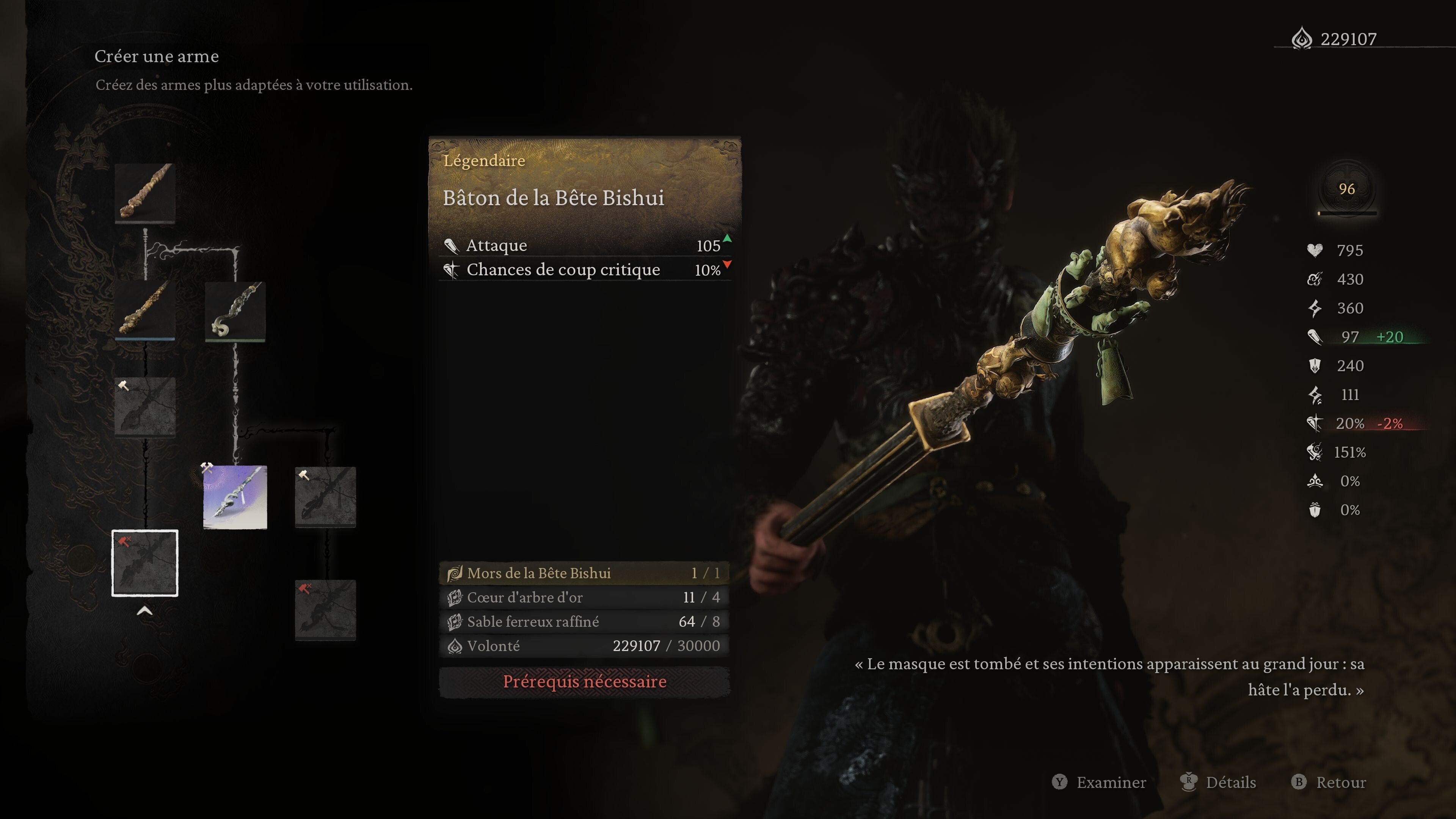Image resolution: width=1456 pixels, height=819 pixels.
Task: Select the Mors de la Bête Bishui material row
Action: pyautogui.click(x=584, y=573)
